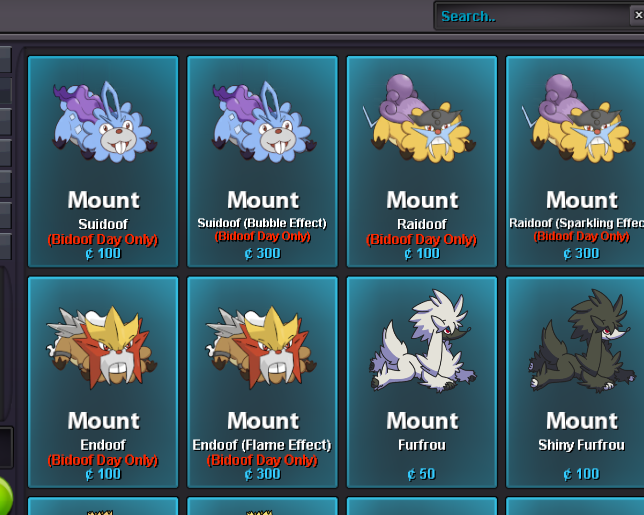
Task: Pick the Raidoof mount priced at 100
Action: pos(422,160)
